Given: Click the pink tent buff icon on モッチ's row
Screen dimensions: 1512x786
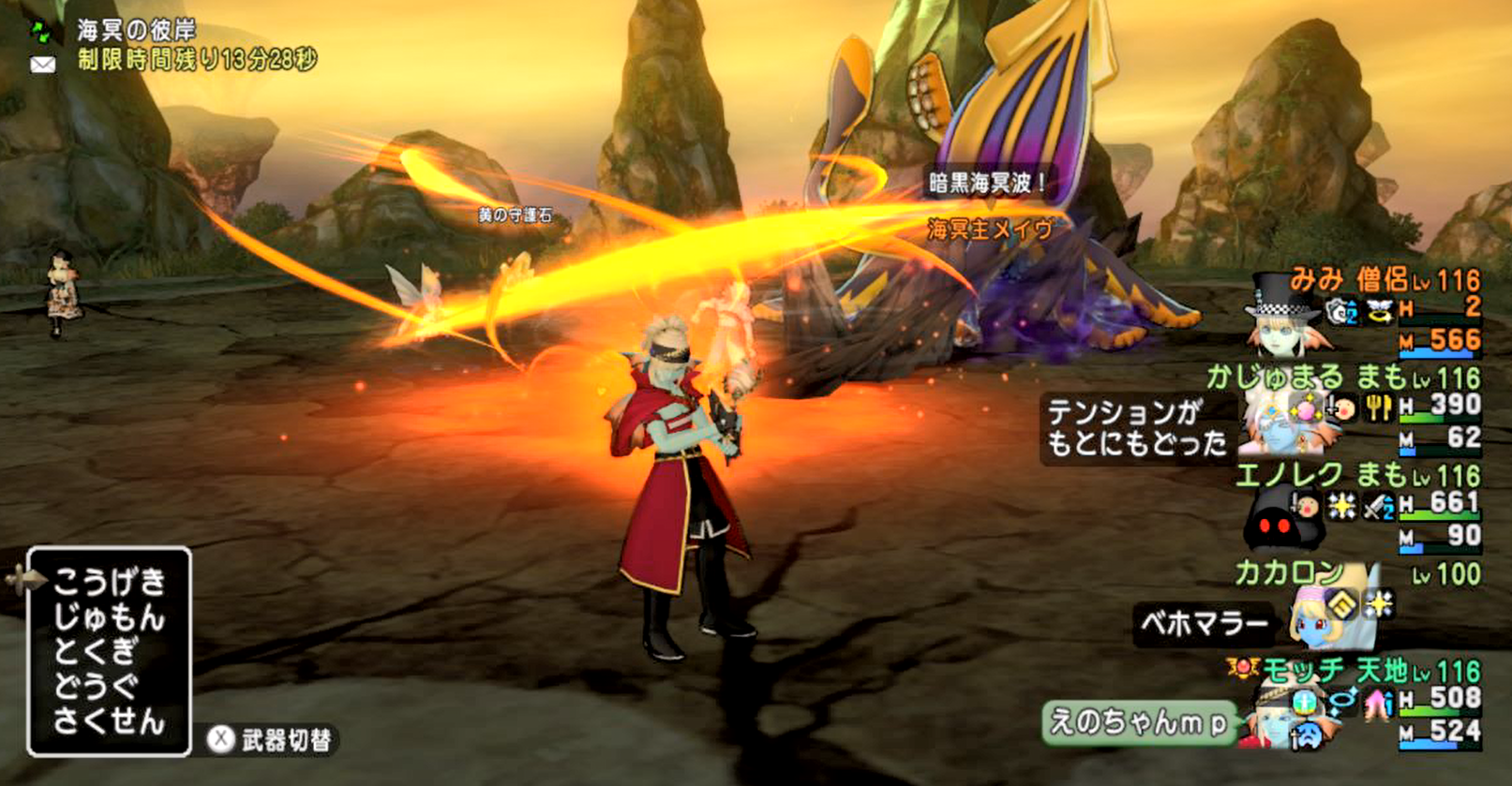Looking at the screenshot, I should click(x=1376, y=704).
